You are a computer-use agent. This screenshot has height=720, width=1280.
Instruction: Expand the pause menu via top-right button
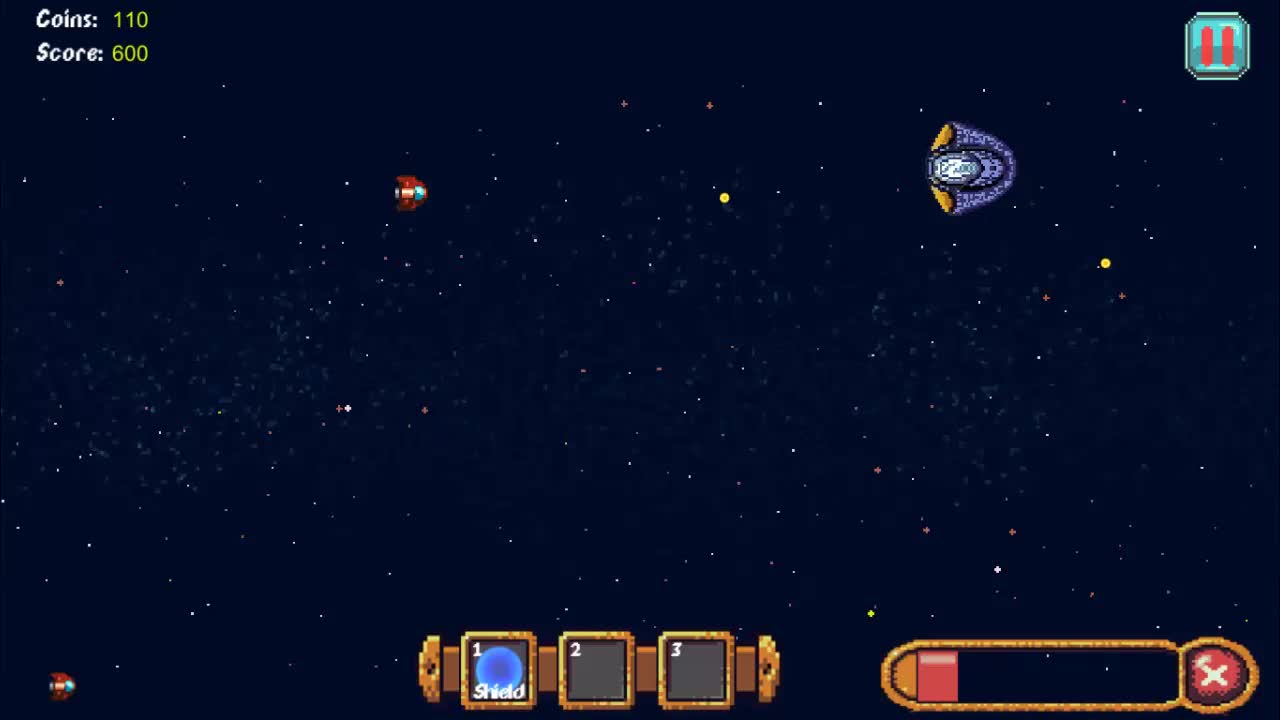click(x=1217, y=43)
